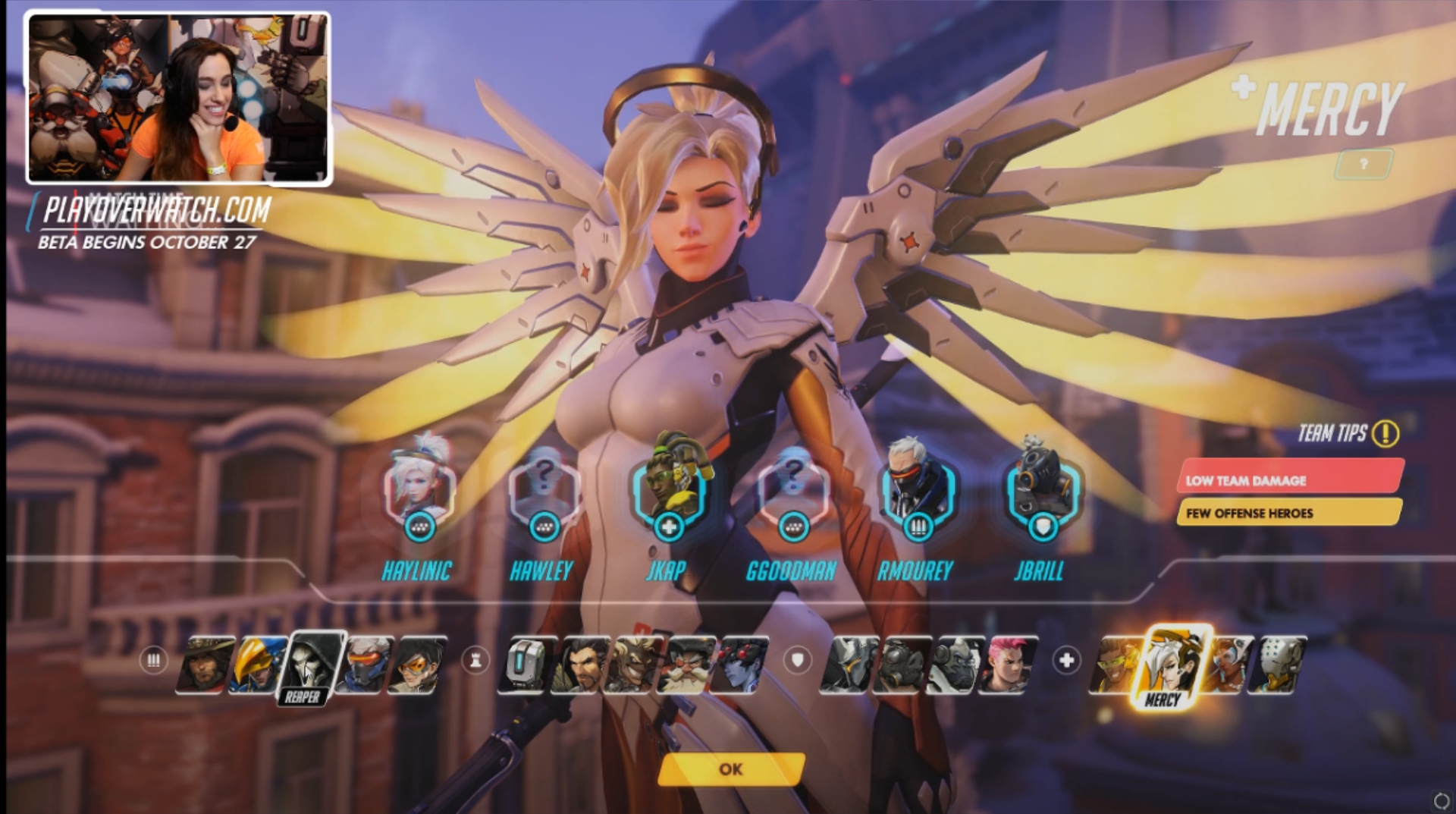Select the Winston hero portrait

[x=955, y=665]
